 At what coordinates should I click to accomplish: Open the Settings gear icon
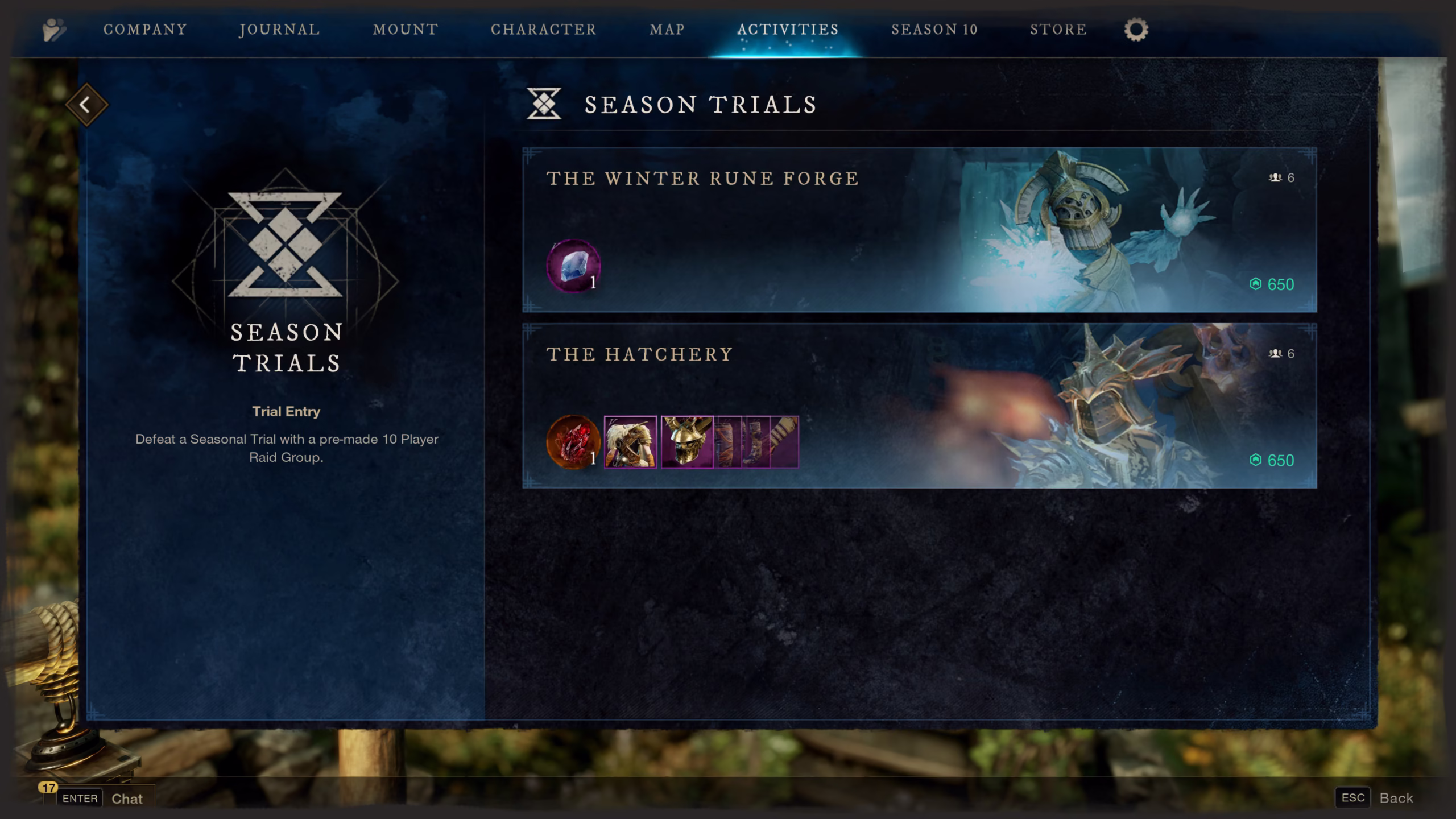point(1136,30)
